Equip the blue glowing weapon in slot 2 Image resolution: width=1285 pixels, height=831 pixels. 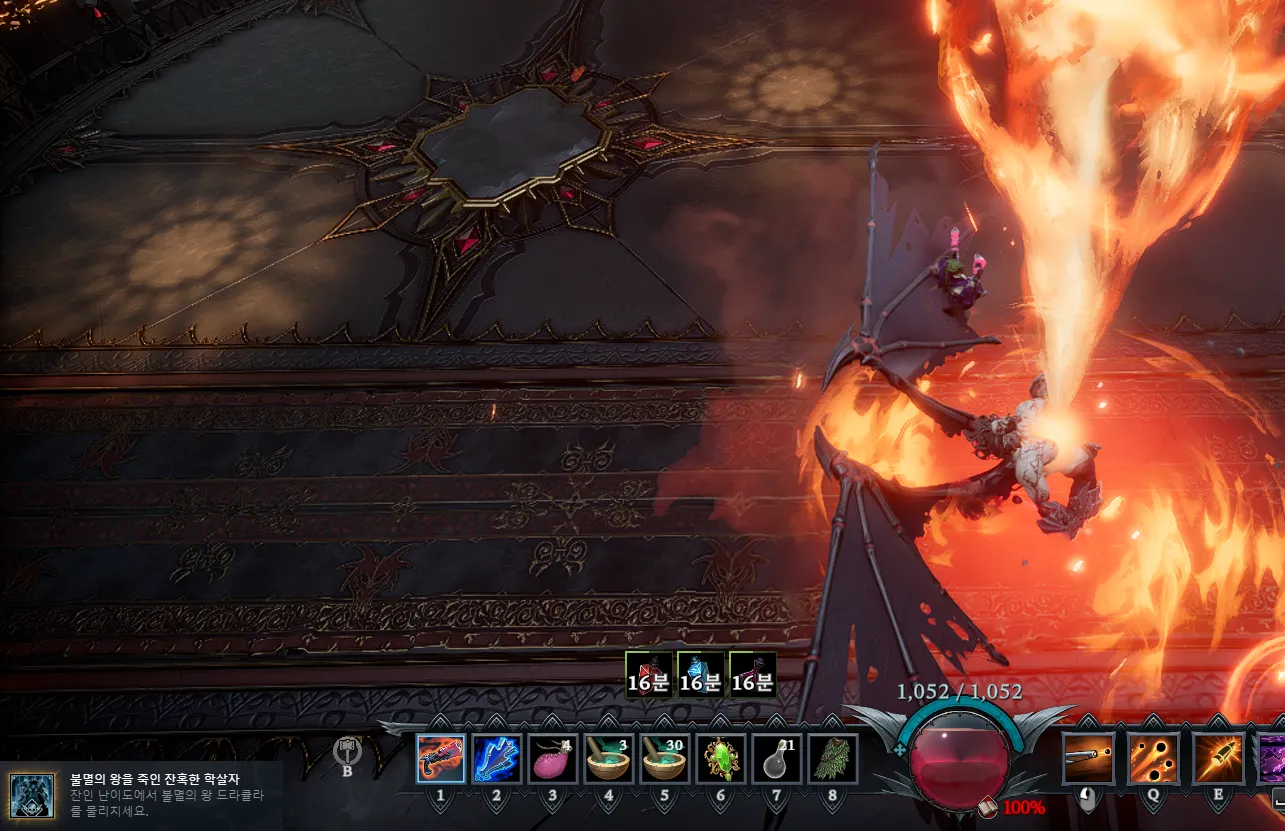click(x=497, y=759)
